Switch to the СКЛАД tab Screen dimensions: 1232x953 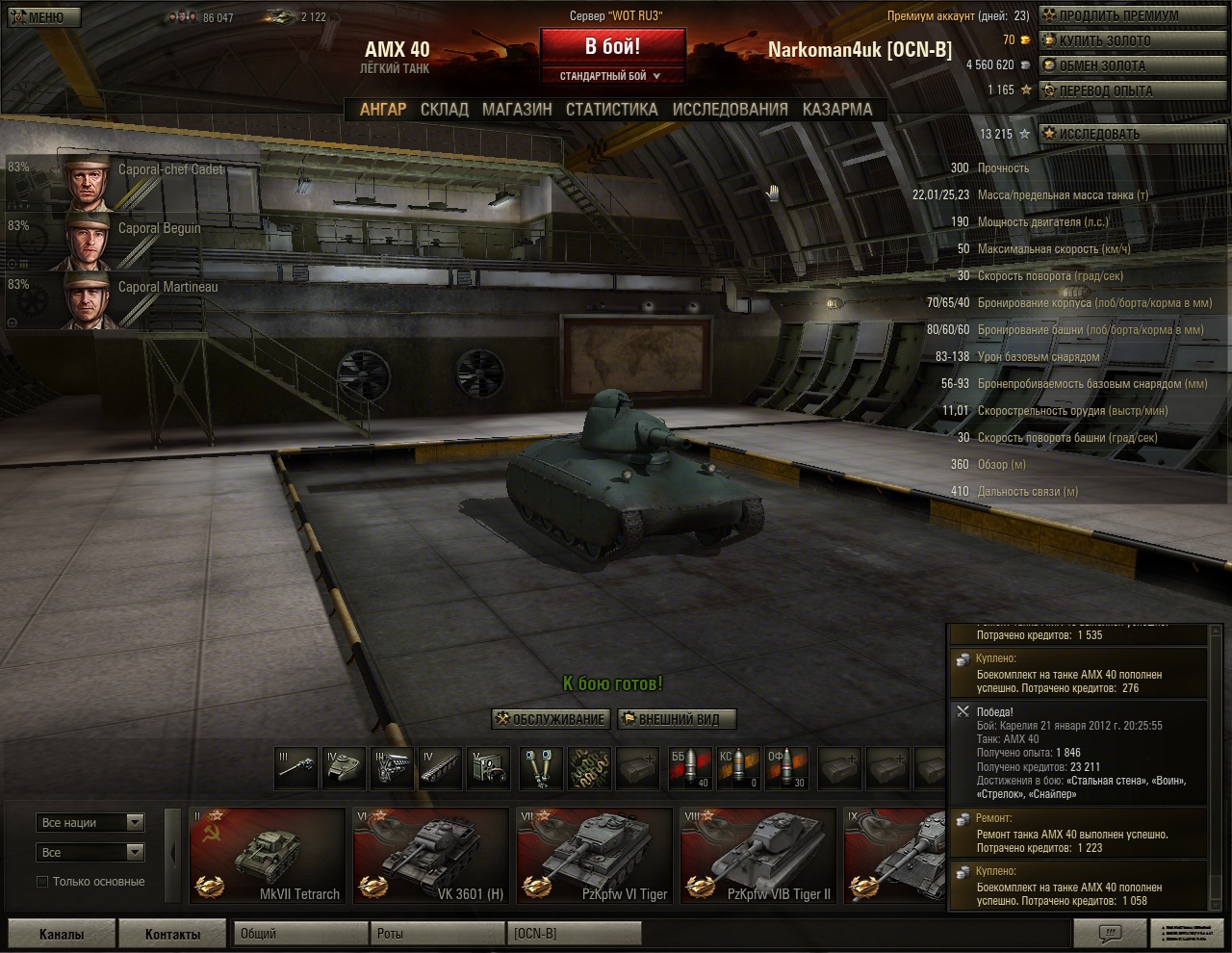444,110
